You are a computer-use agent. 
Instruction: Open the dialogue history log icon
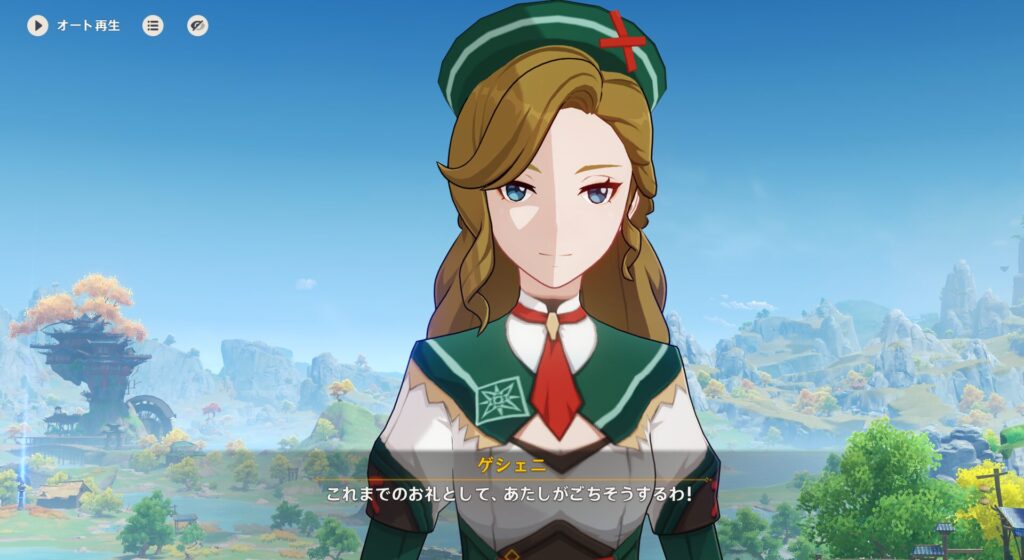153,26
